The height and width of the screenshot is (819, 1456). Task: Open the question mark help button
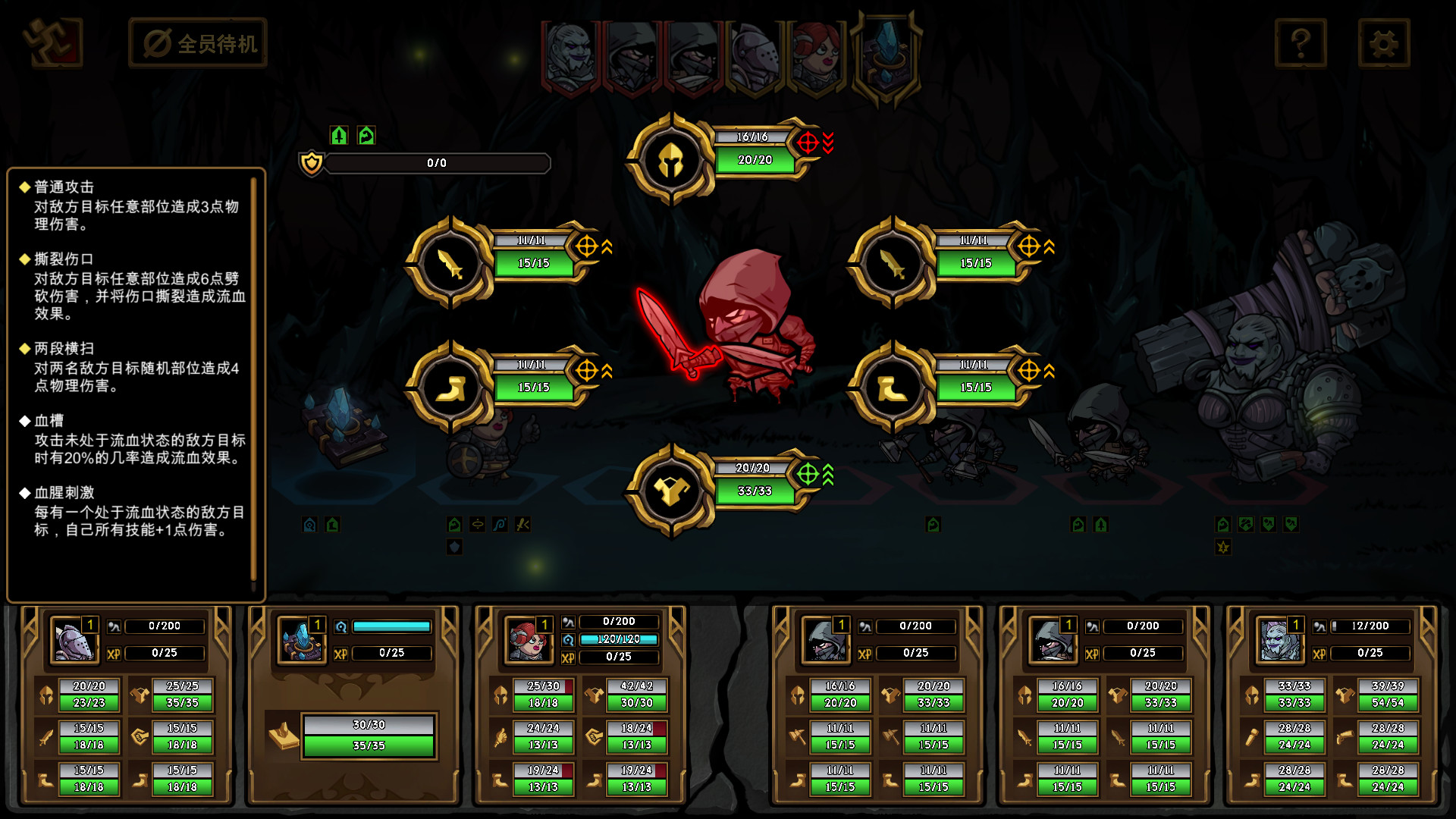pos(1301,43)
